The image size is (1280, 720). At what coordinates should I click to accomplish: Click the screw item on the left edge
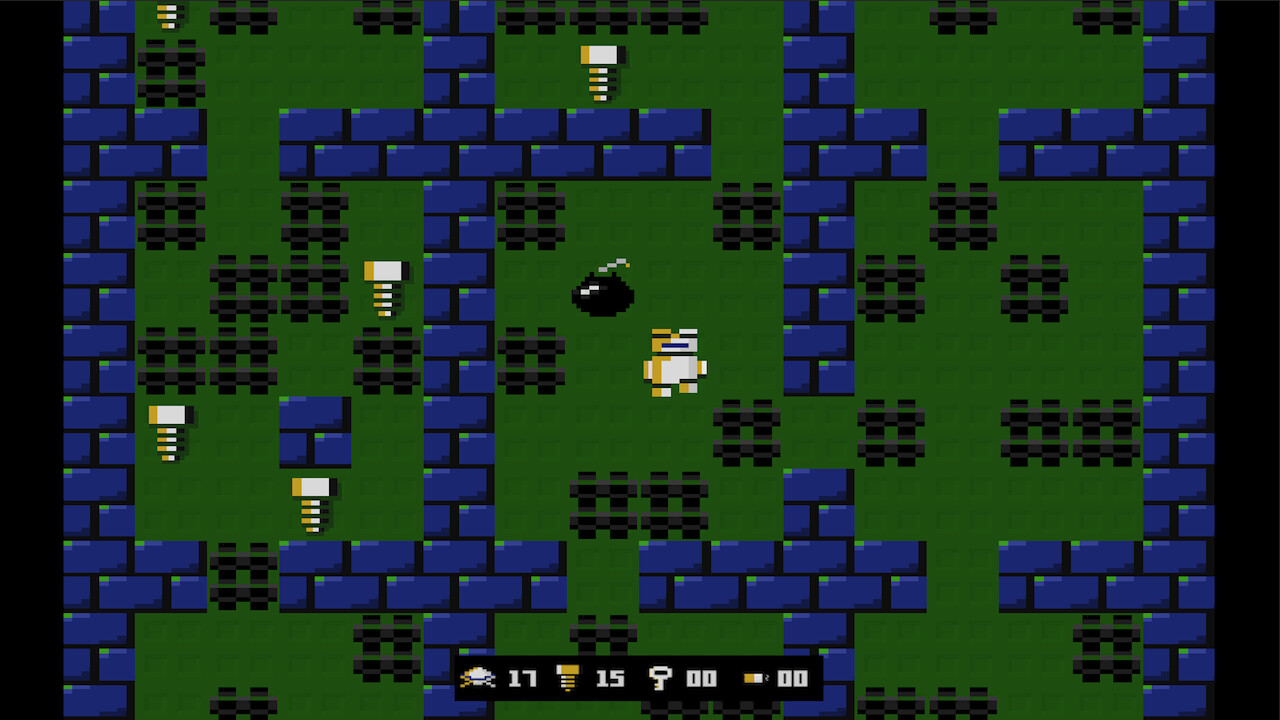pos(168,432)
